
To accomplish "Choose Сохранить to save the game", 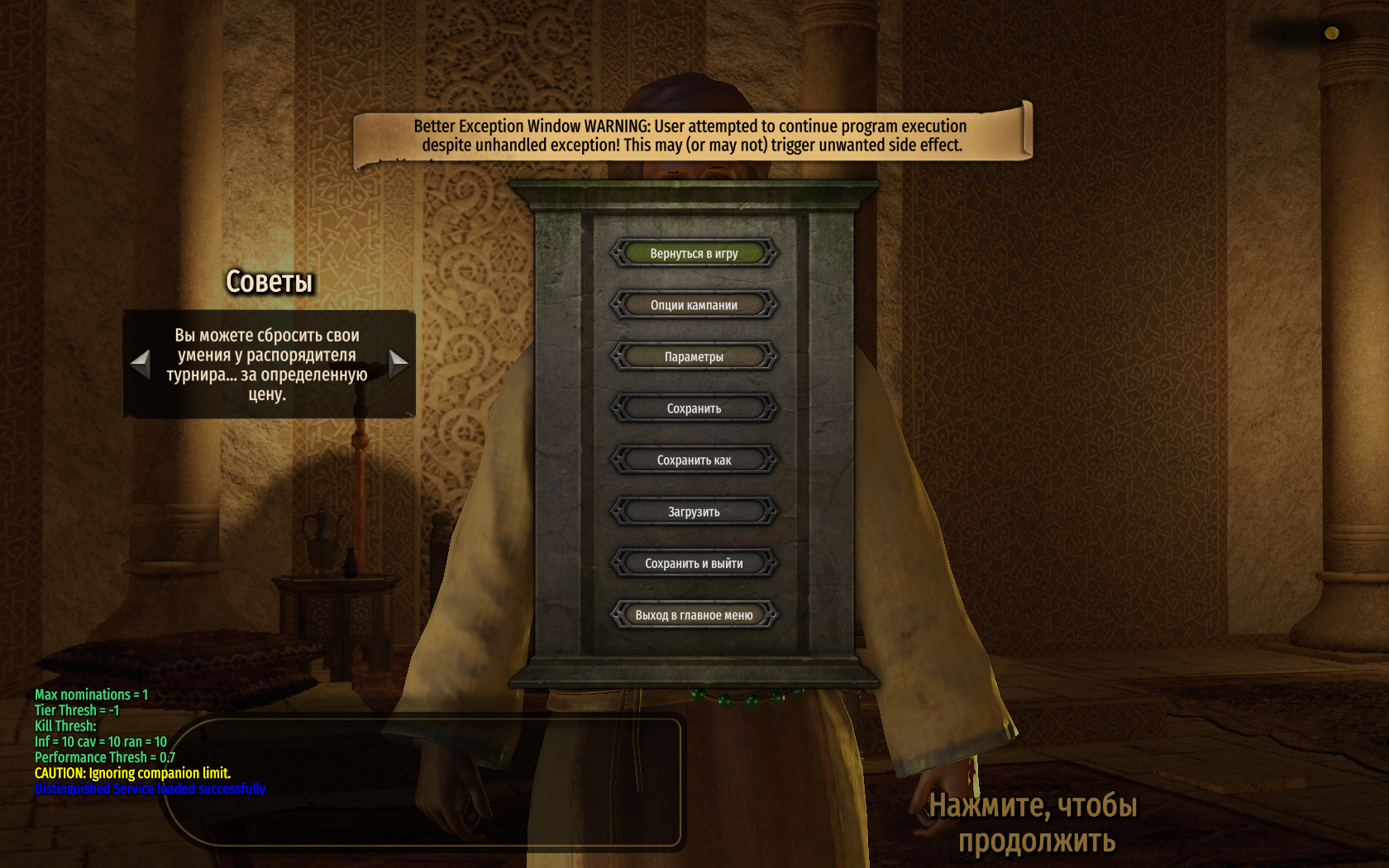I will [x=694, y=408].
